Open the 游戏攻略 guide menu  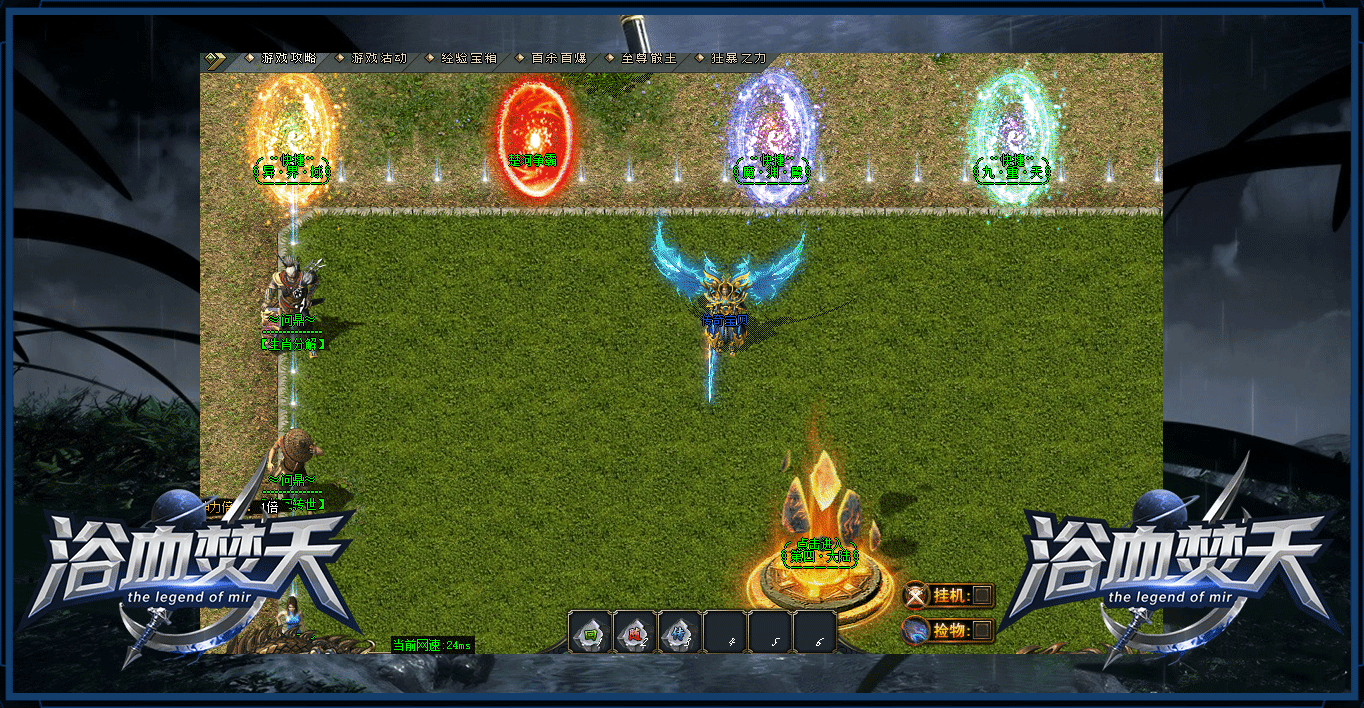(288, 59)
